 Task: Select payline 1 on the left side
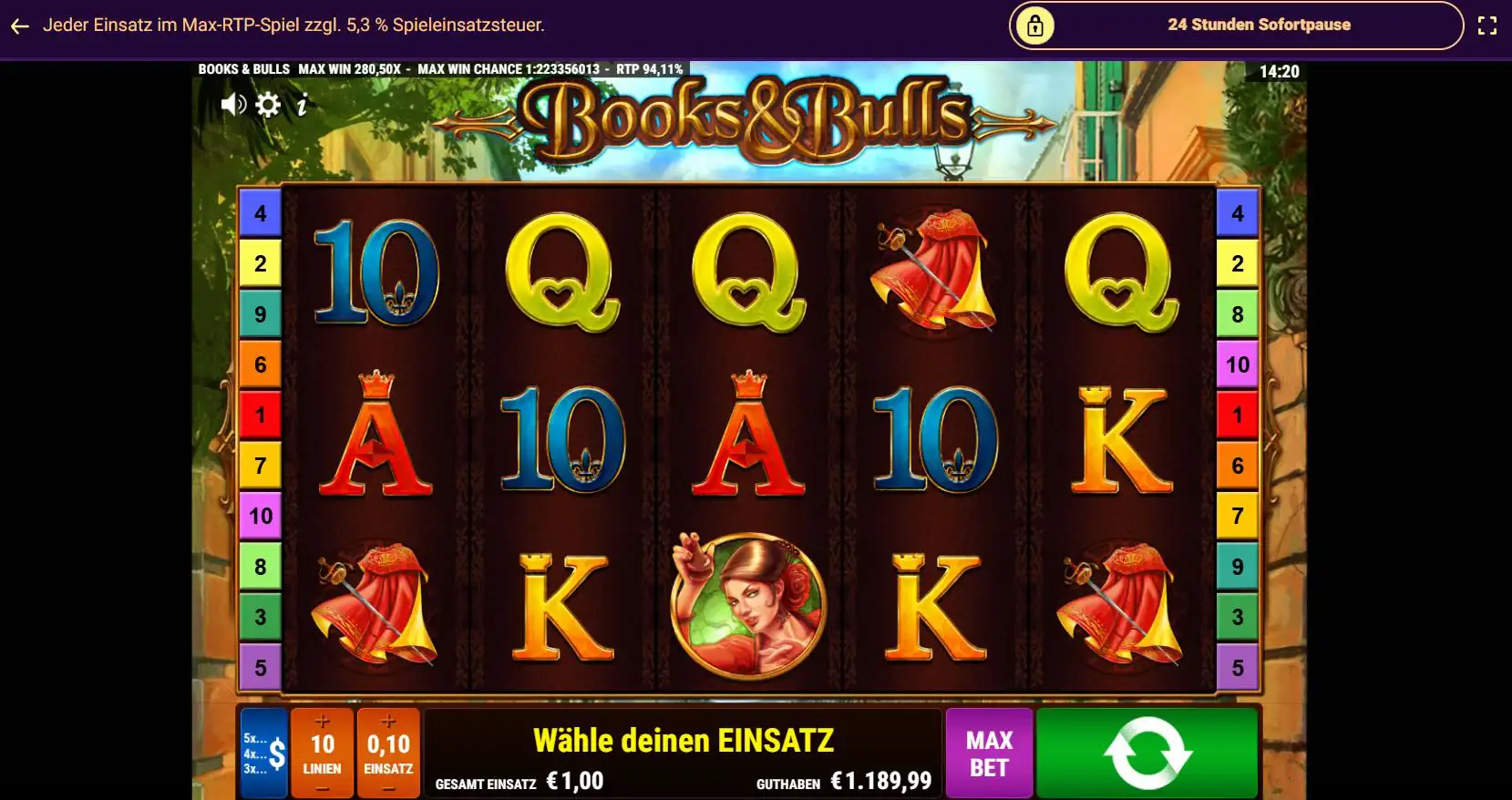click(x=261, y=415)
